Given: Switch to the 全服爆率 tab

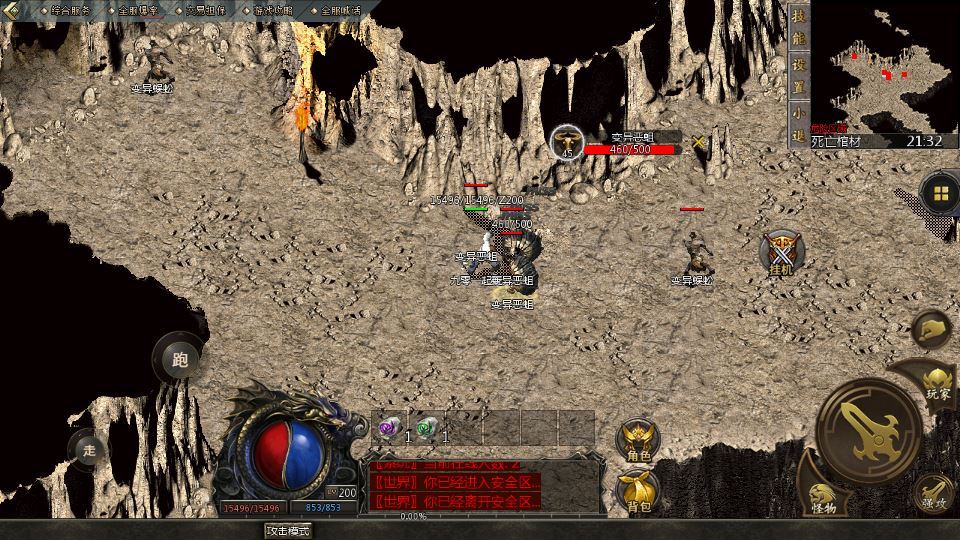Looking at the screenshot, I should click(137, 10).
